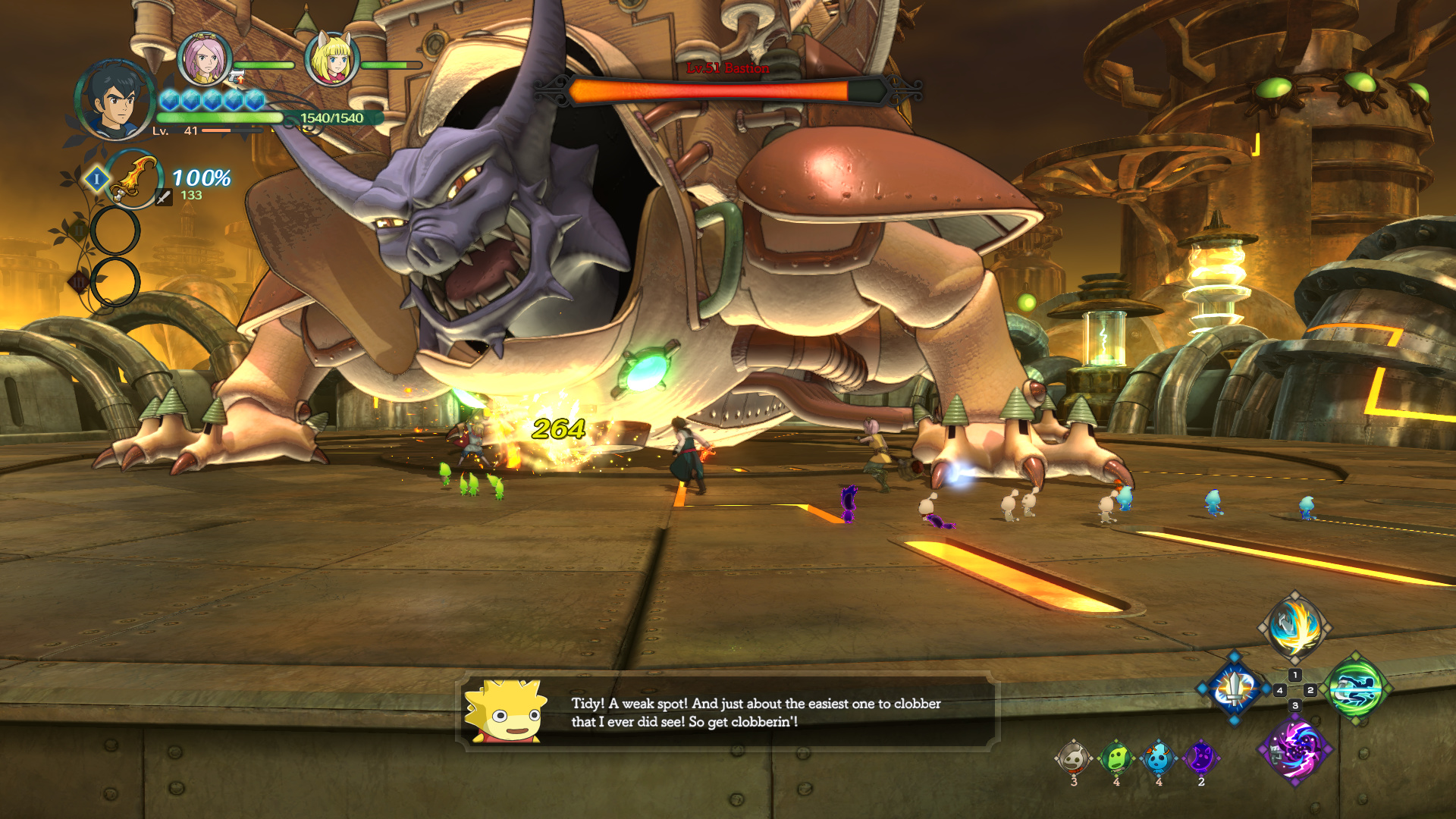Select the golden flame sword weapon slot
The height and width of the screenshot is (819, 1456).
(134, 179)
